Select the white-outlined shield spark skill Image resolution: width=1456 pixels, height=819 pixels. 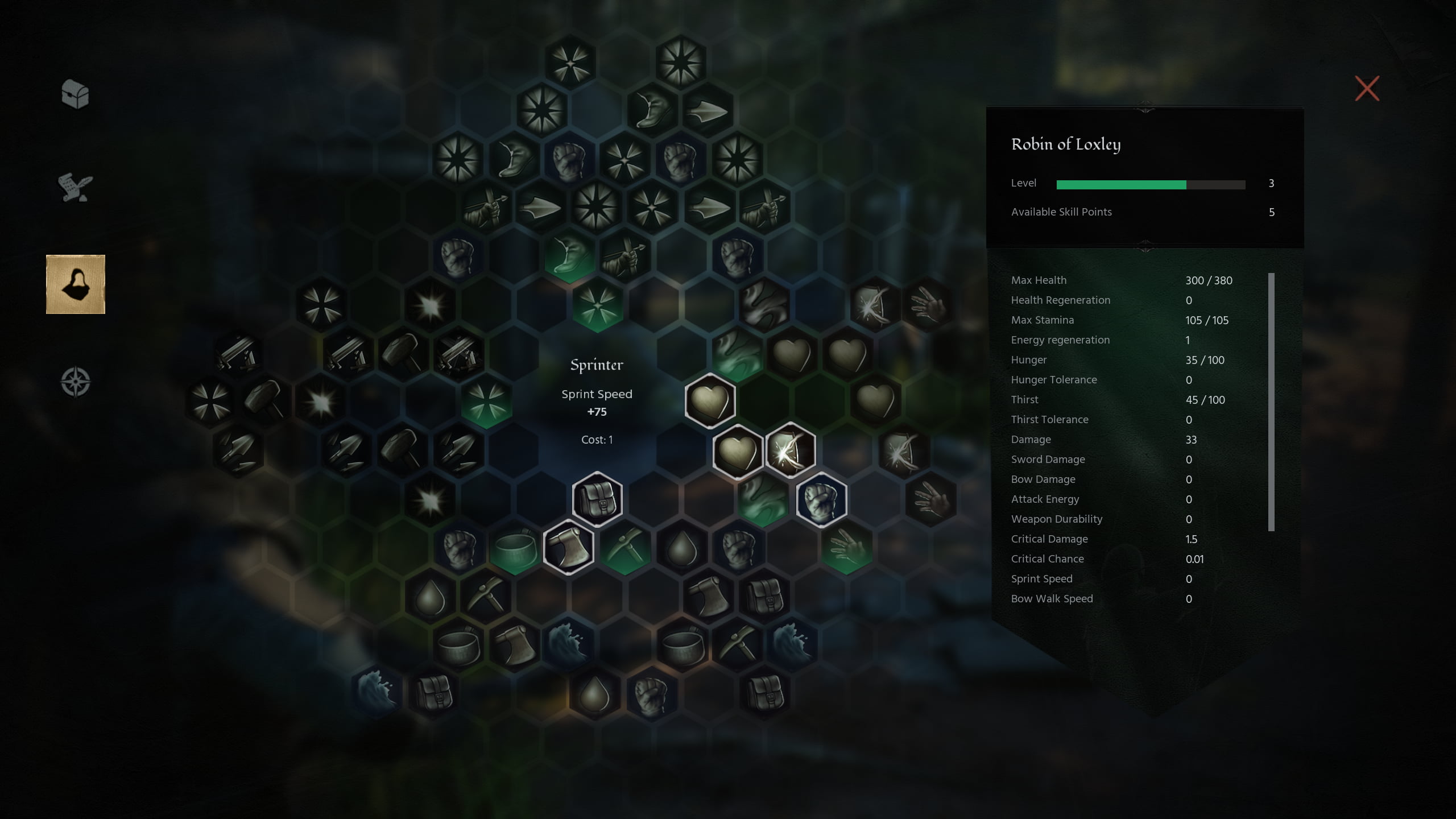click(x=791, y=450)
